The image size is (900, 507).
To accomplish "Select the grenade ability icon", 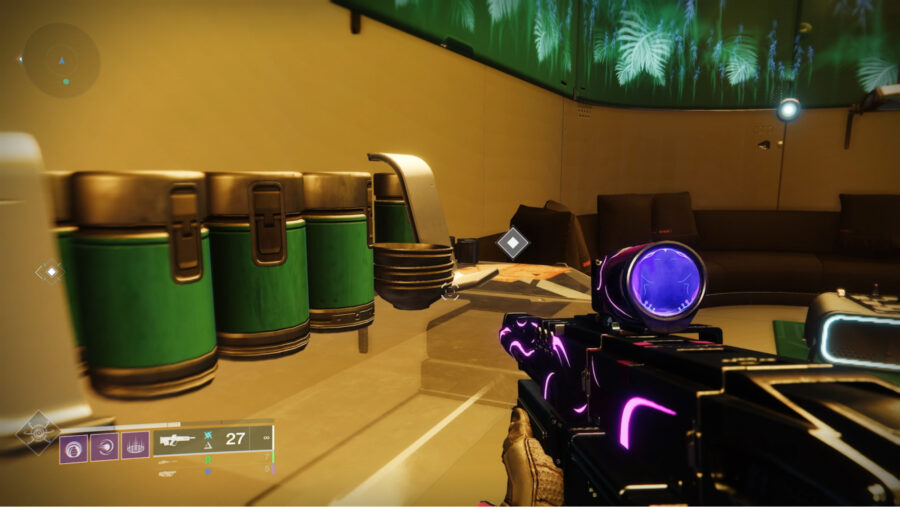I will (73, 446).
